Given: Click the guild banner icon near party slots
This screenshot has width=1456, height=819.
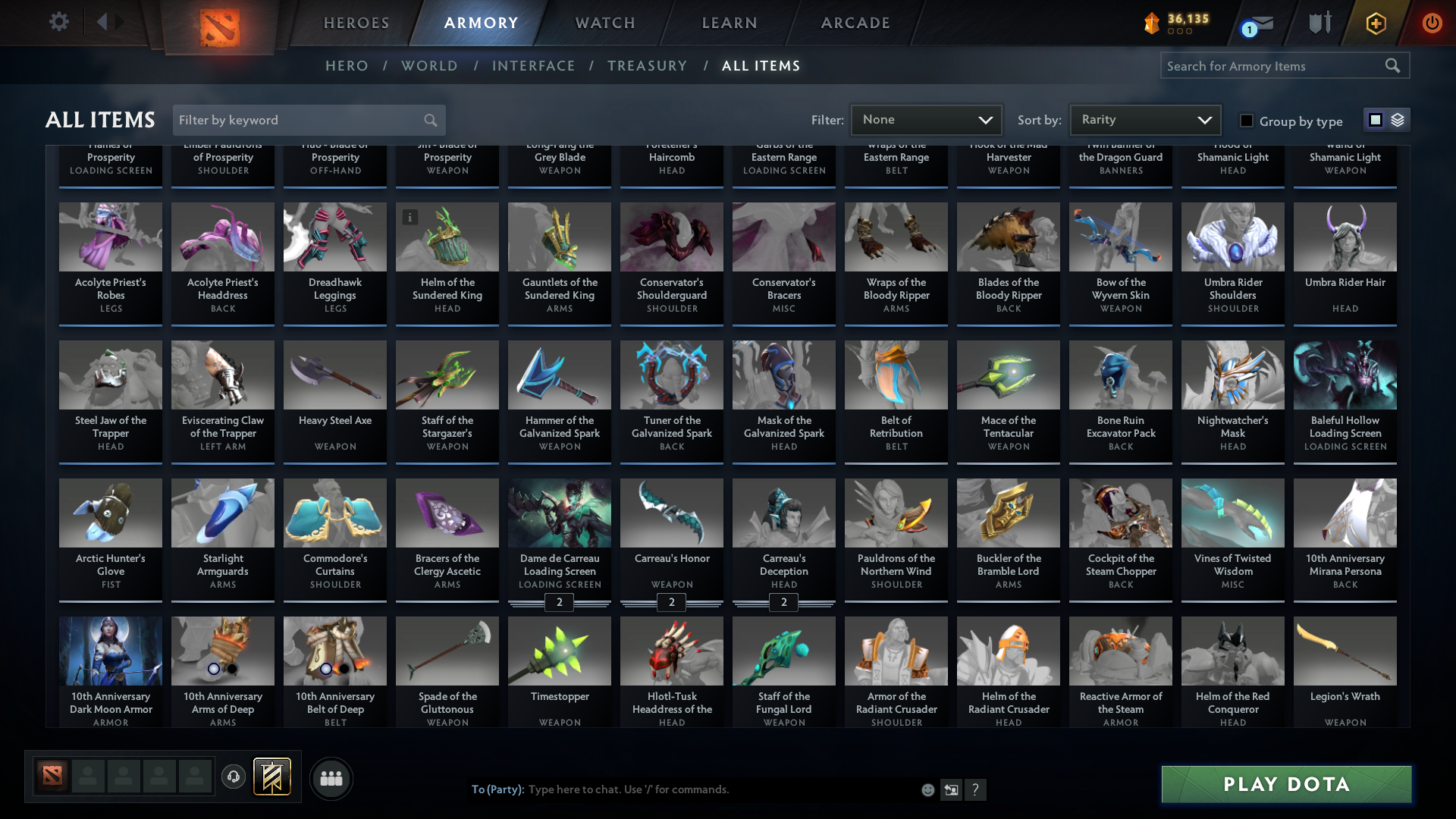Looking at the screenshot, I should 271,777.
